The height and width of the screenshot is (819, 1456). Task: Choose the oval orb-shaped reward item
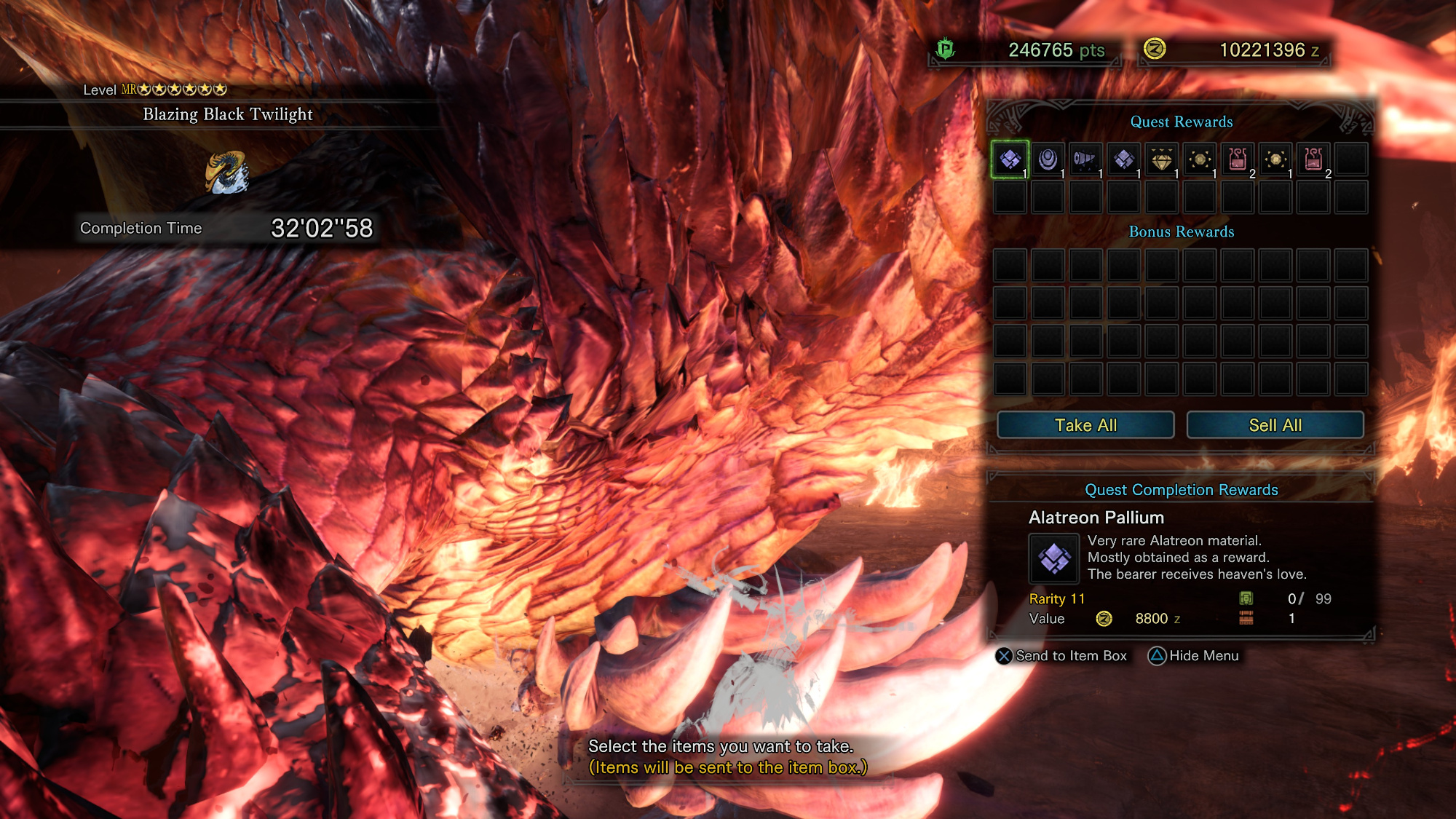tap(1048, 159)
